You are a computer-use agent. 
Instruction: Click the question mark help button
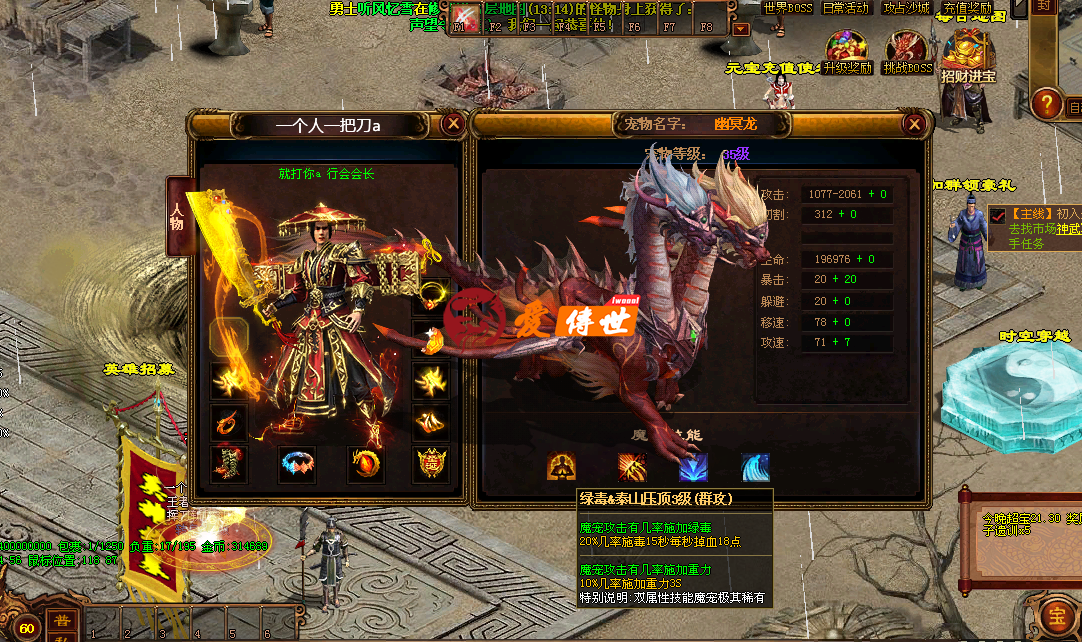[1045, 103]
